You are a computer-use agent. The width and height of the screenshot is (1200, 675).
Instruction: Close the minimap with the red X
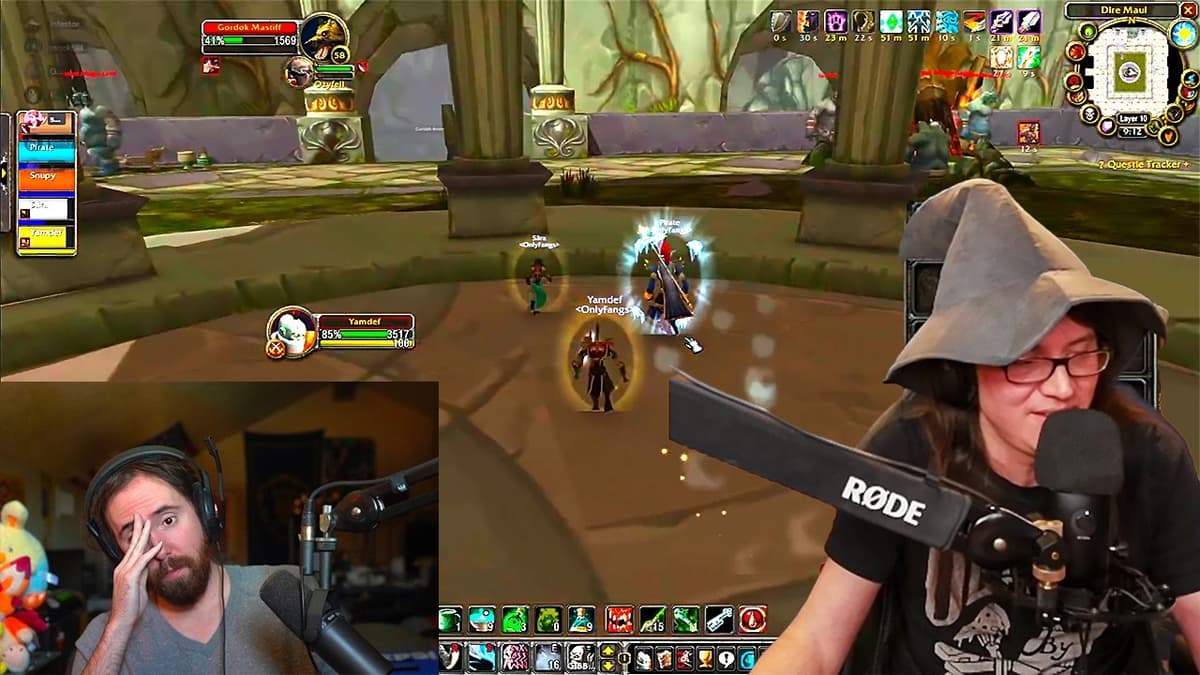tap(1187, 10)
